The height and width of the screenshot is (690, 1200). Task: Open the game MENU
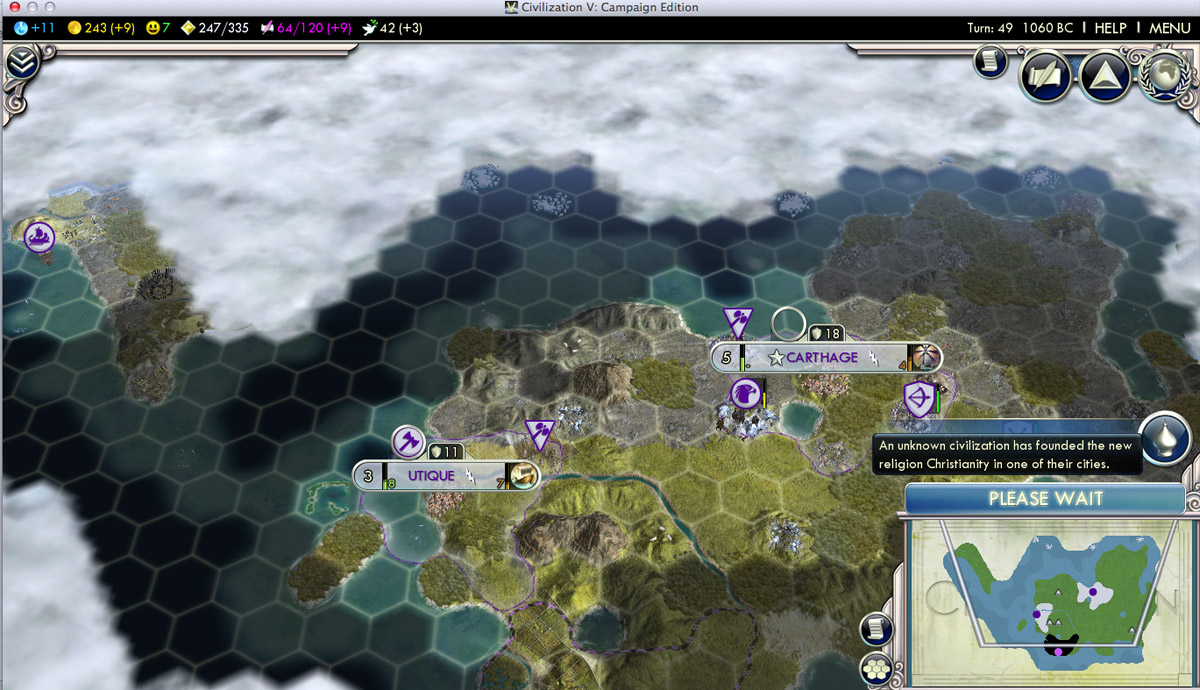coord(1169,28)
